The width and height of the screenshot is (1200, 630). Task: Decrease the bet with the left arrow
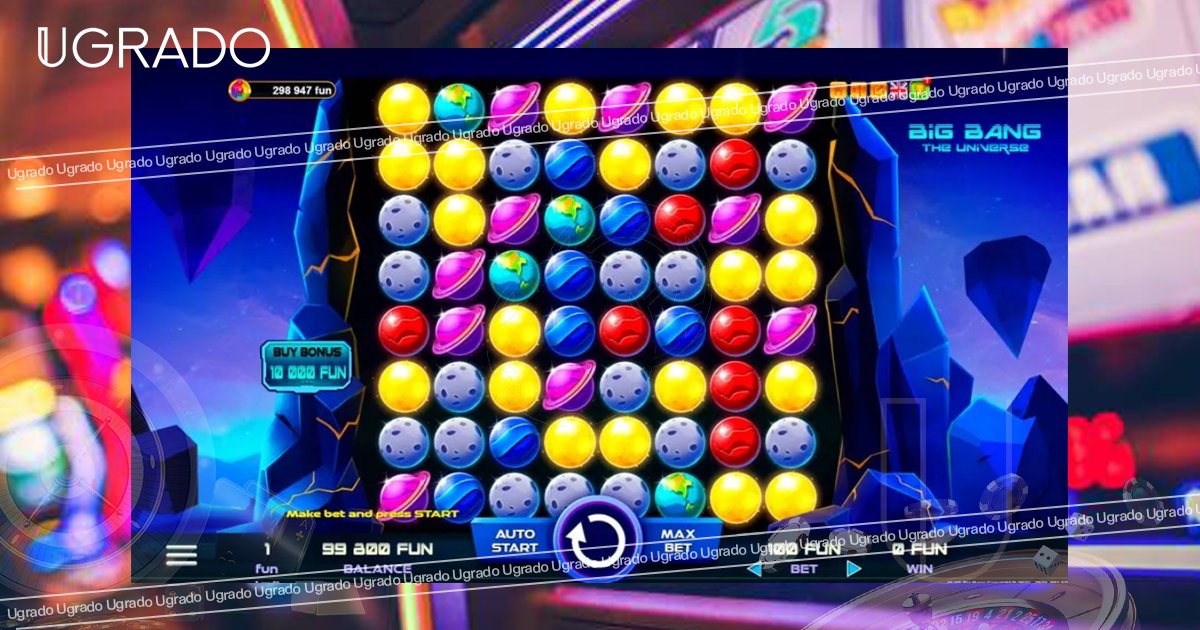coord(754,569)
